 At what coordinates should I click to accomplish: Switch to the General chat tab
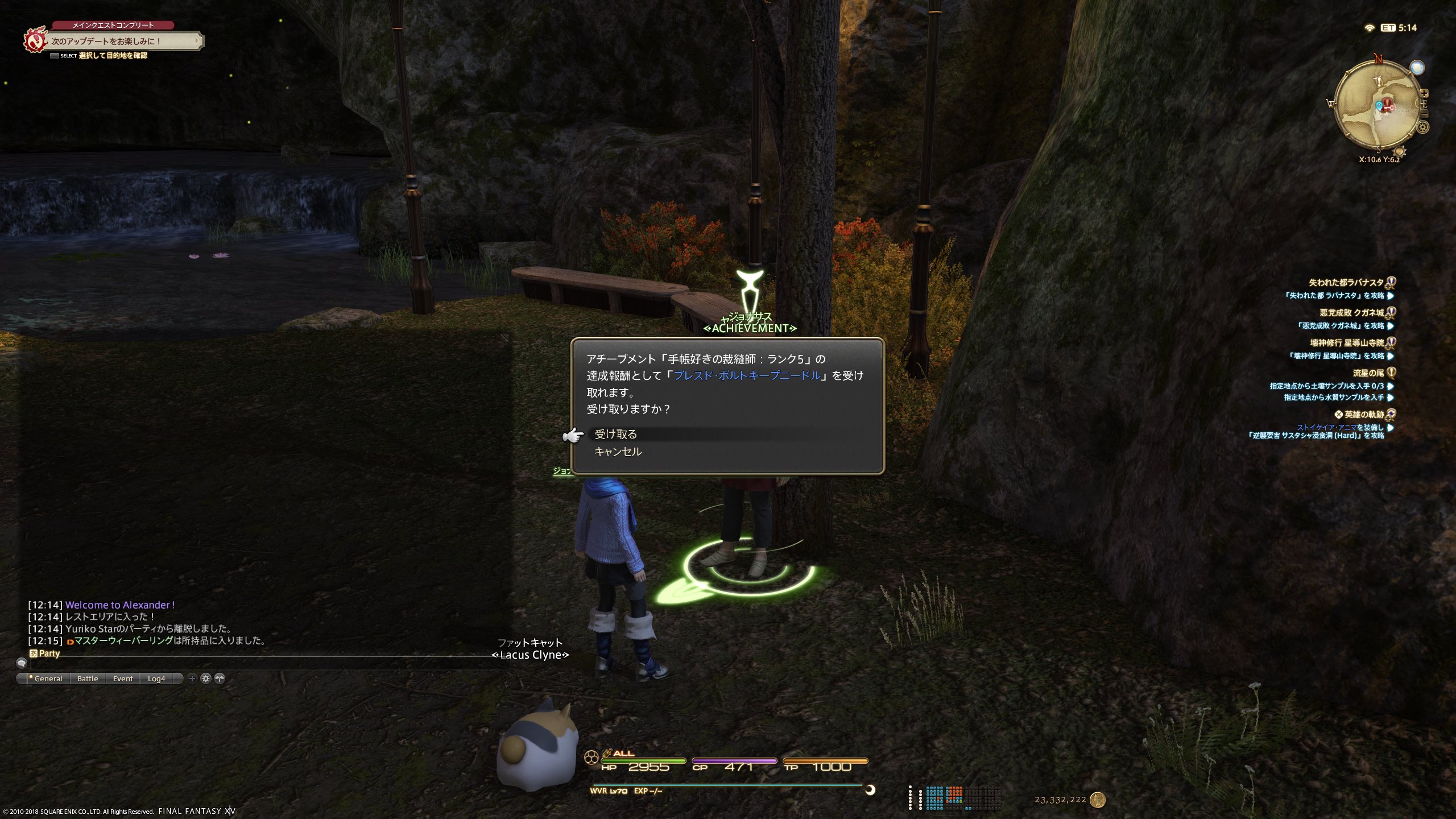click(x=48, y=679)
